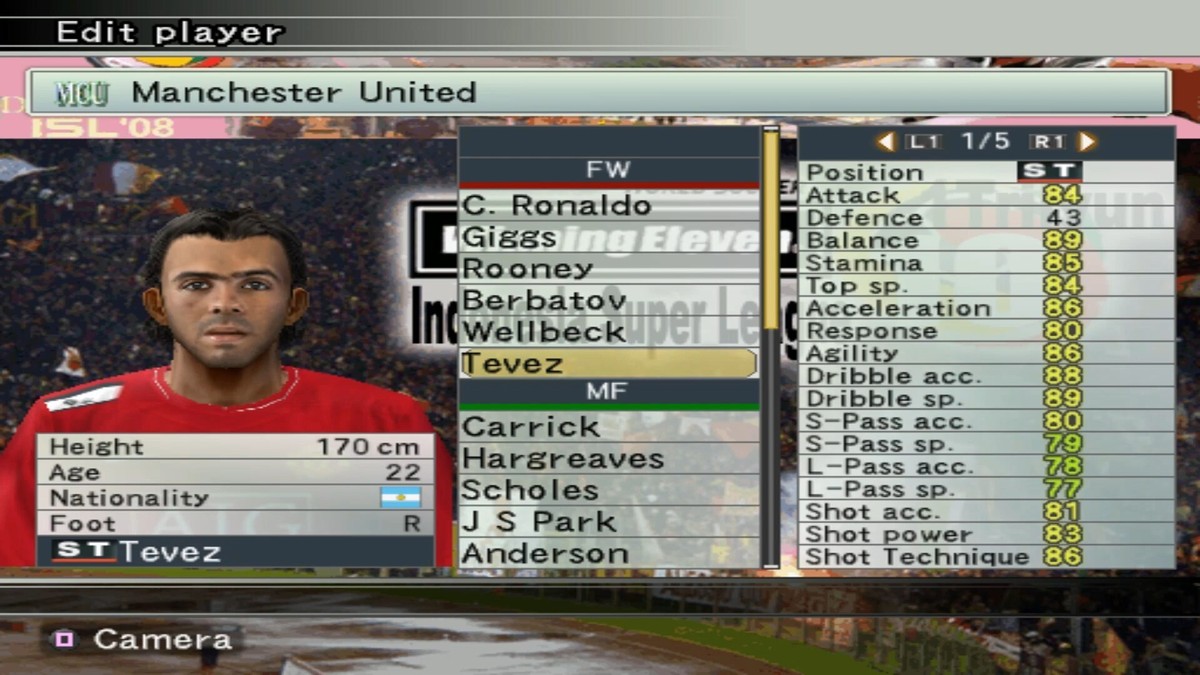
Task: Go to the next stats page arrow
Action: (x=1088, y=142)
